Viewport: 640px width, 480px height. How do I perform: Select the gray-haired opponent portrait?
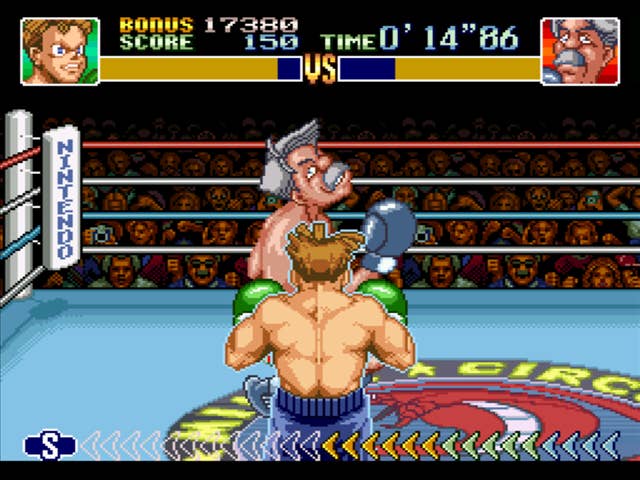(x=579, y=51)
